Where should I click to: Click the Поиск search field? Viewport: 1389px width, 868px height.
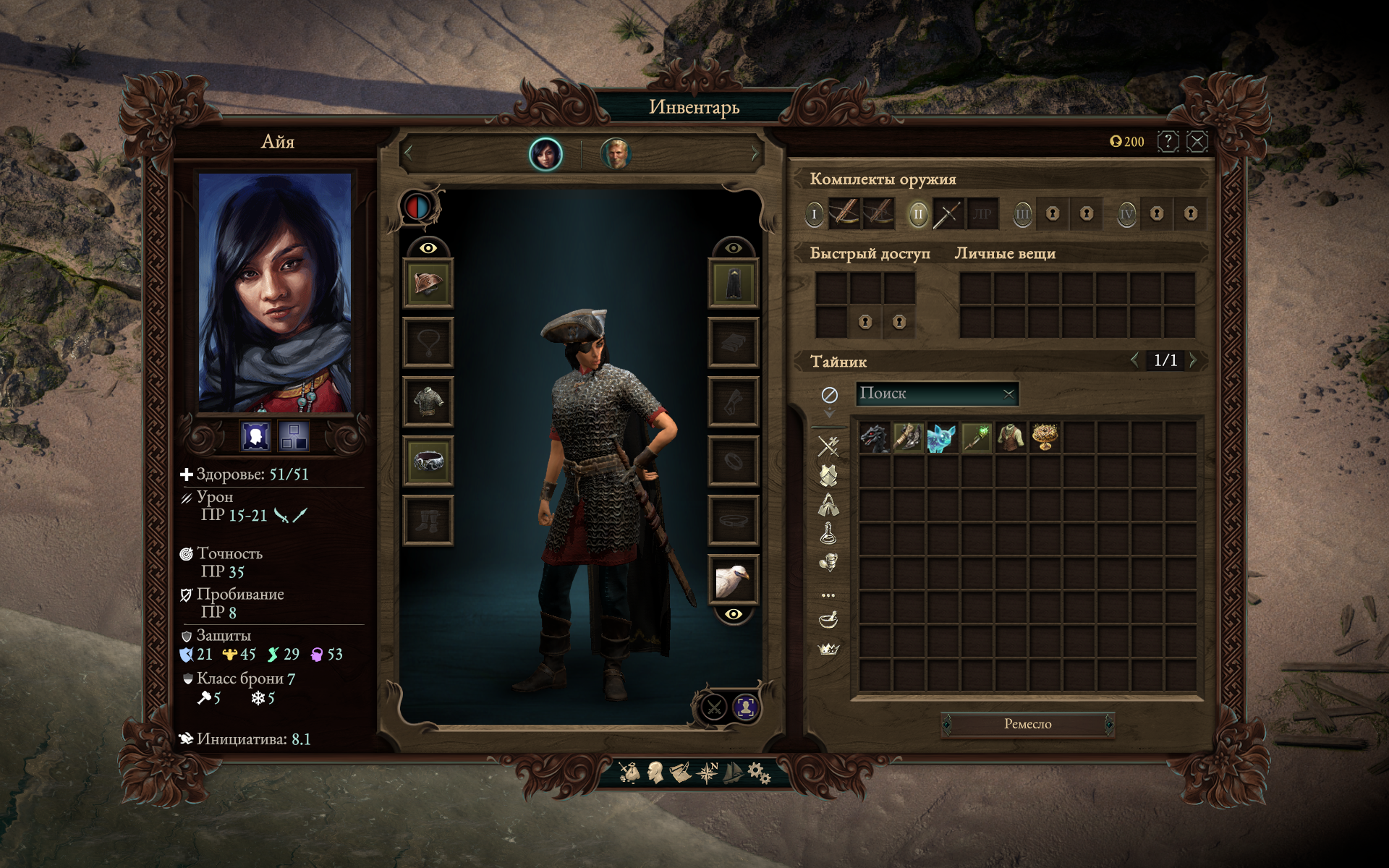point(930,393)
